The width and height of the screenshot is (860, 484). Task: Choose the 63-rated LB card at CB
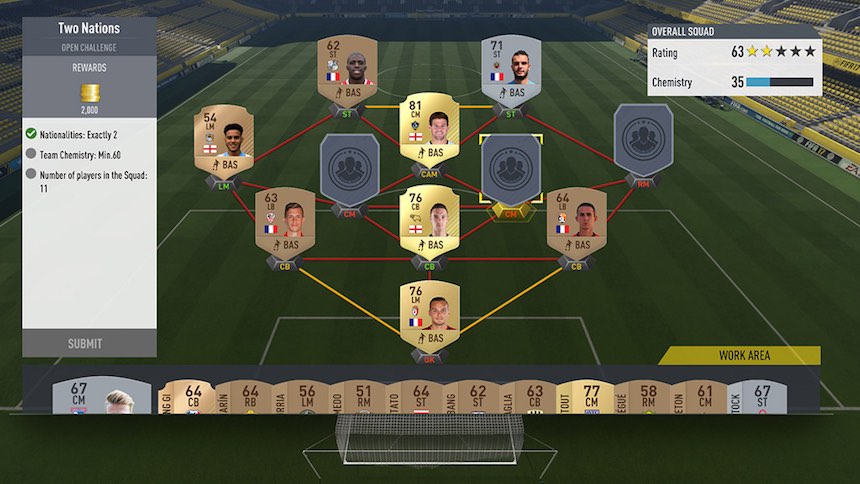point(285,220)
